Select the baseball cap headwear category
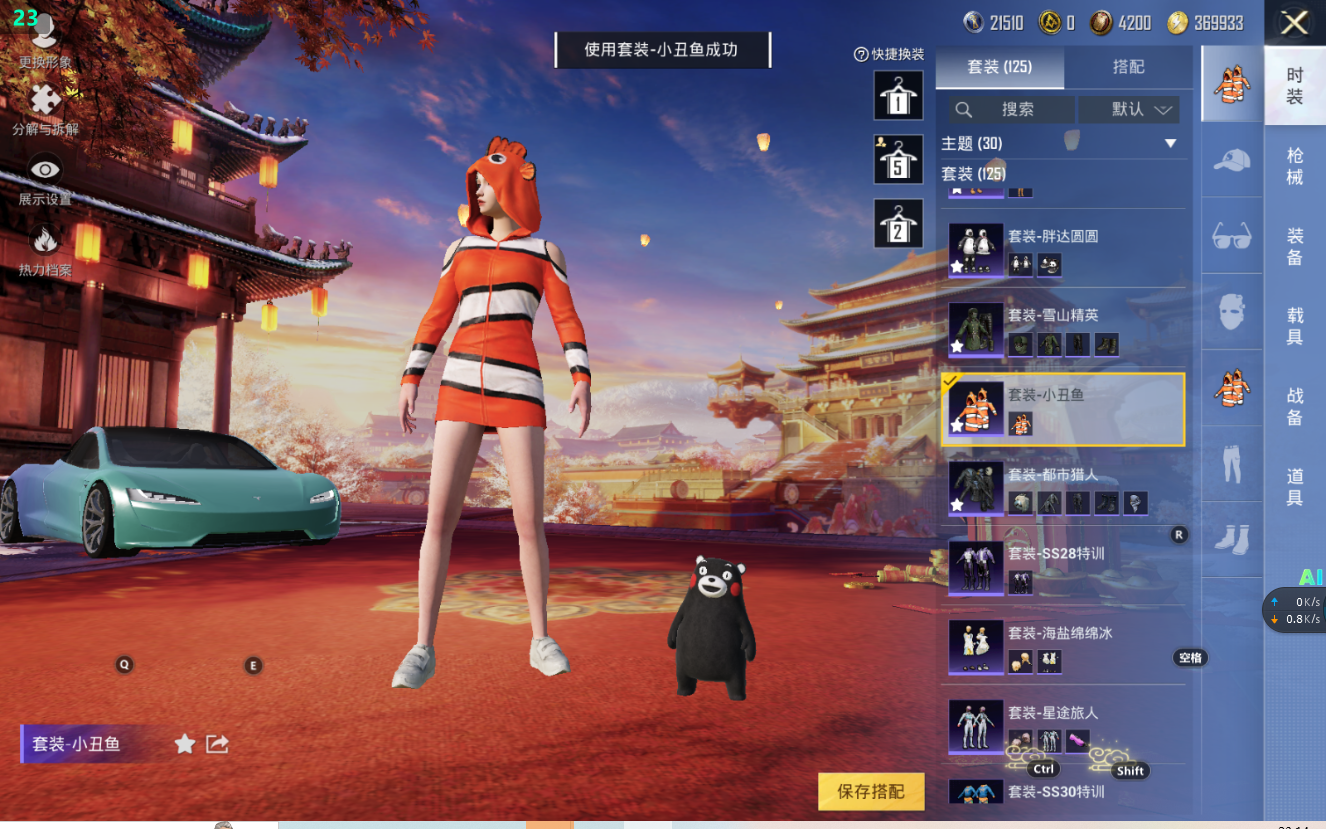1326x829 pixels. (x=1232, y=160)
